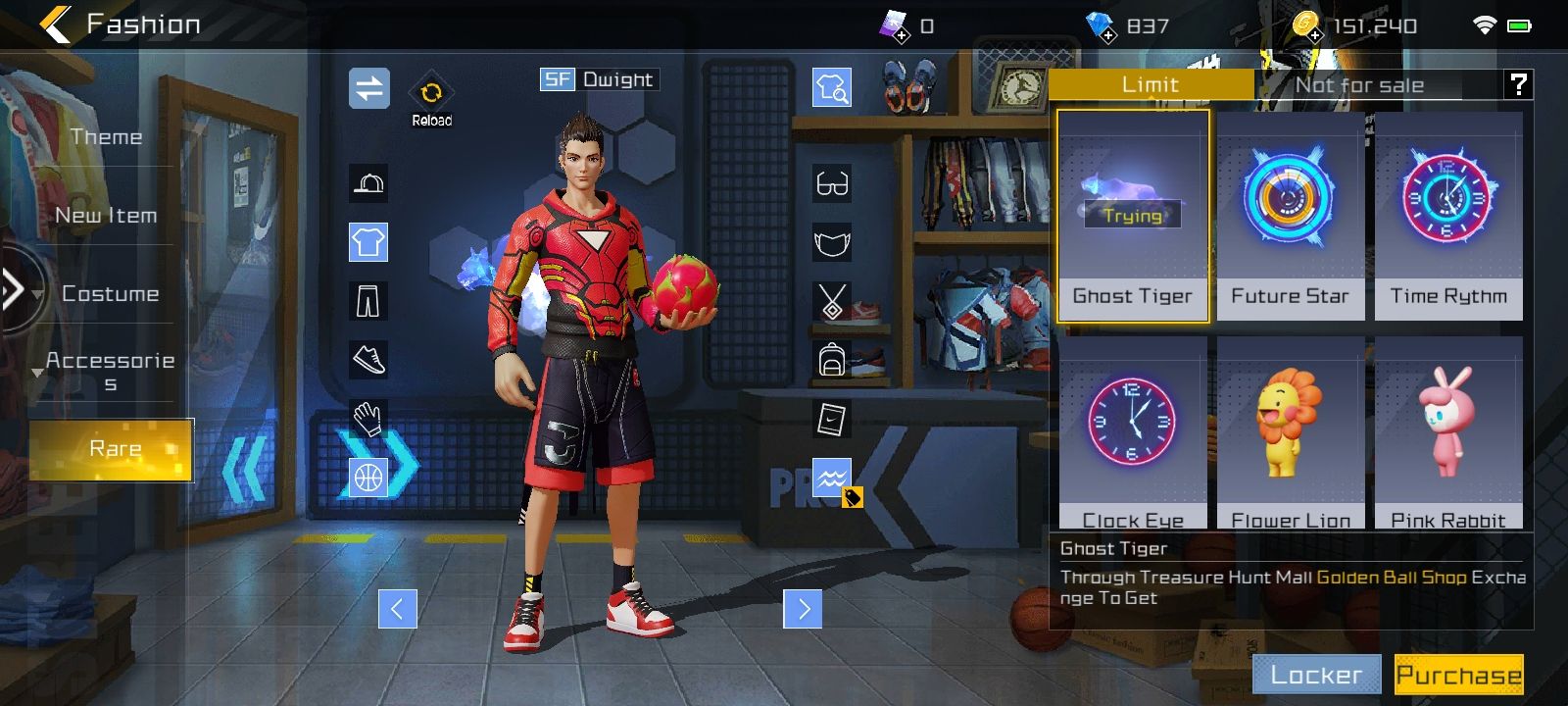Open the question mark help button

tap(1518, 85)
